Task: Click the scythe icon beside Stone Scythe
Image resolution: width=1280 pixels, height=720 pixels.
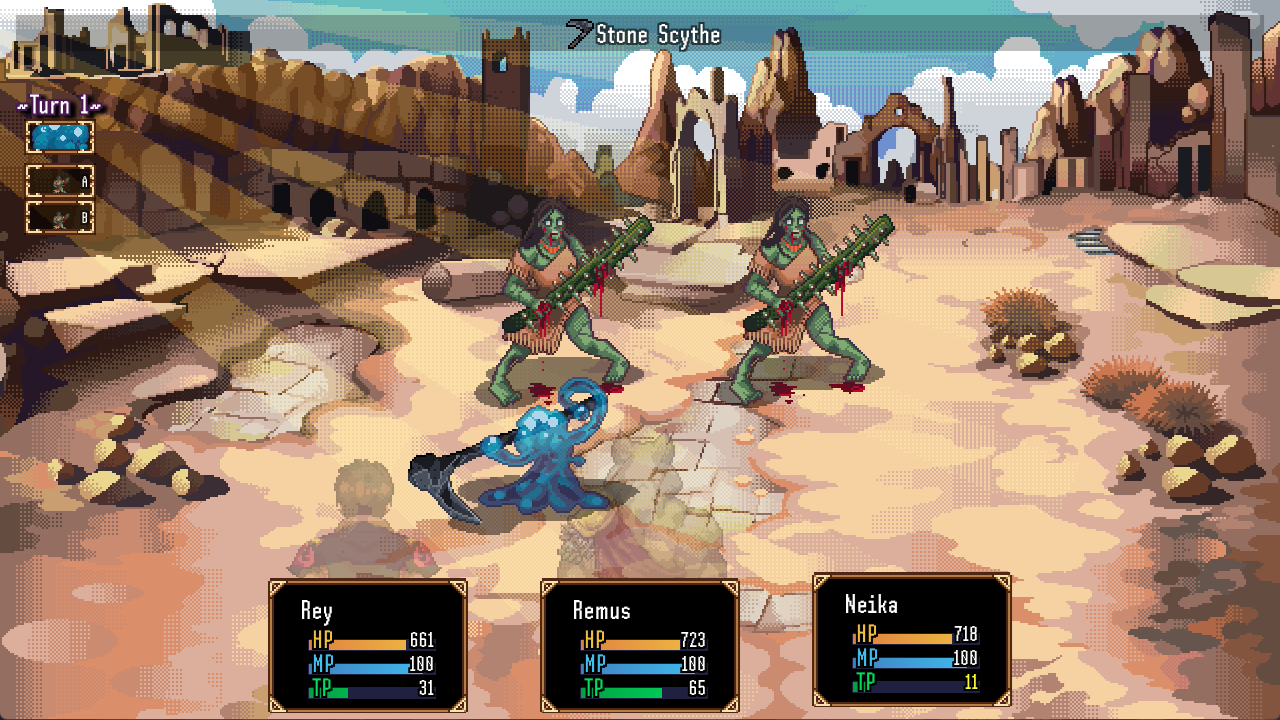Action: 577,33
